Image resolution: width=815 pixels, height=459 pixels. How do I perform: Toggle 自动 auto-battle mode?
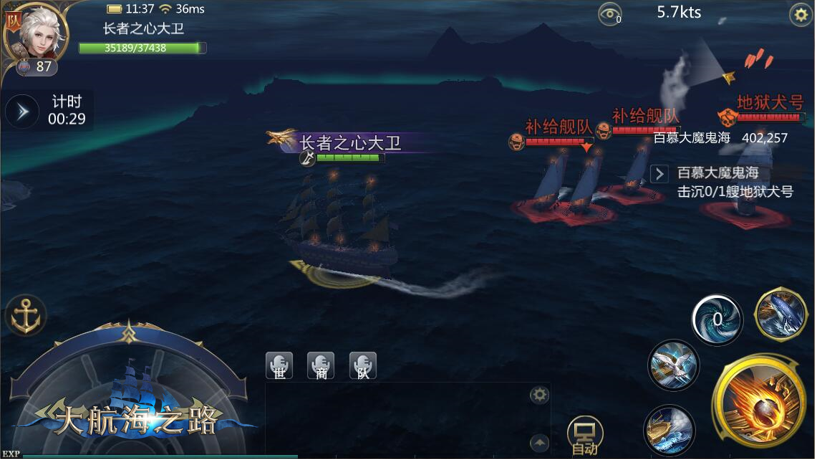point(584,436)
